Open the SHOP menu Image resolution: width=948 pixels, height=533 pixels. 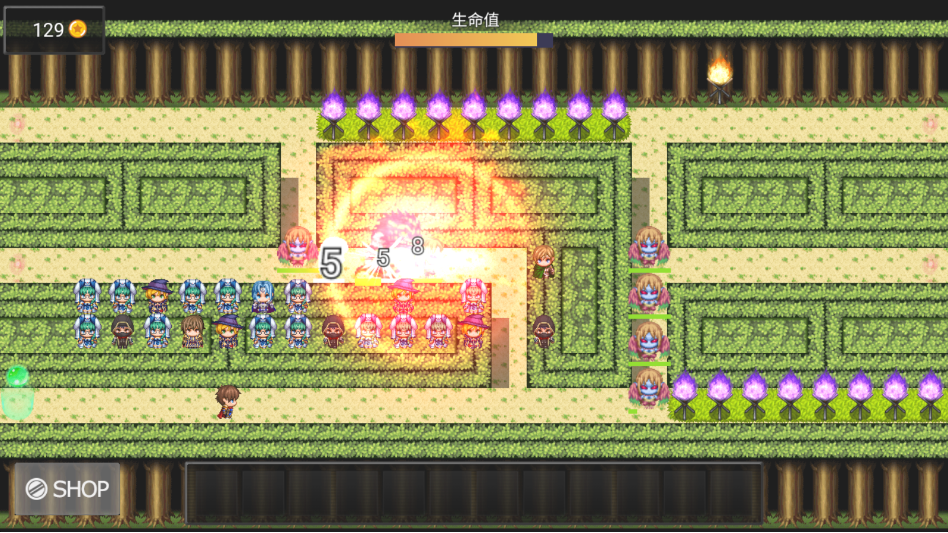(x=67, y=489)
